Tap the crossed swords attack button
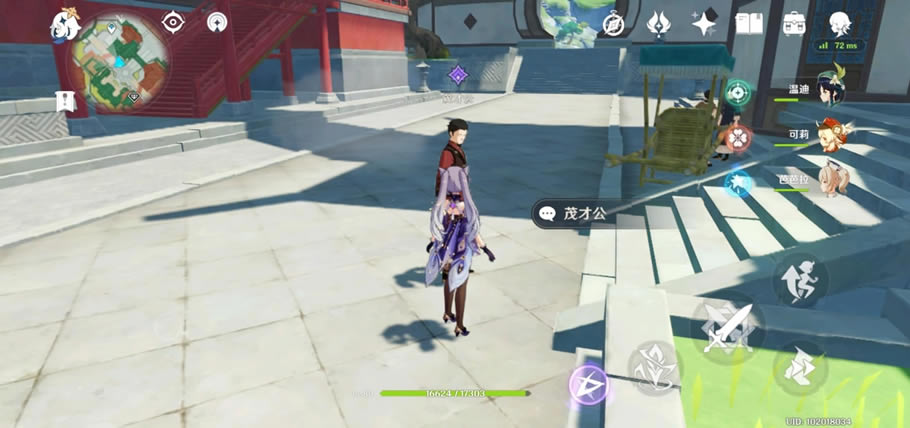The width and height of the screenshot is (910, 428). (727, 327)
